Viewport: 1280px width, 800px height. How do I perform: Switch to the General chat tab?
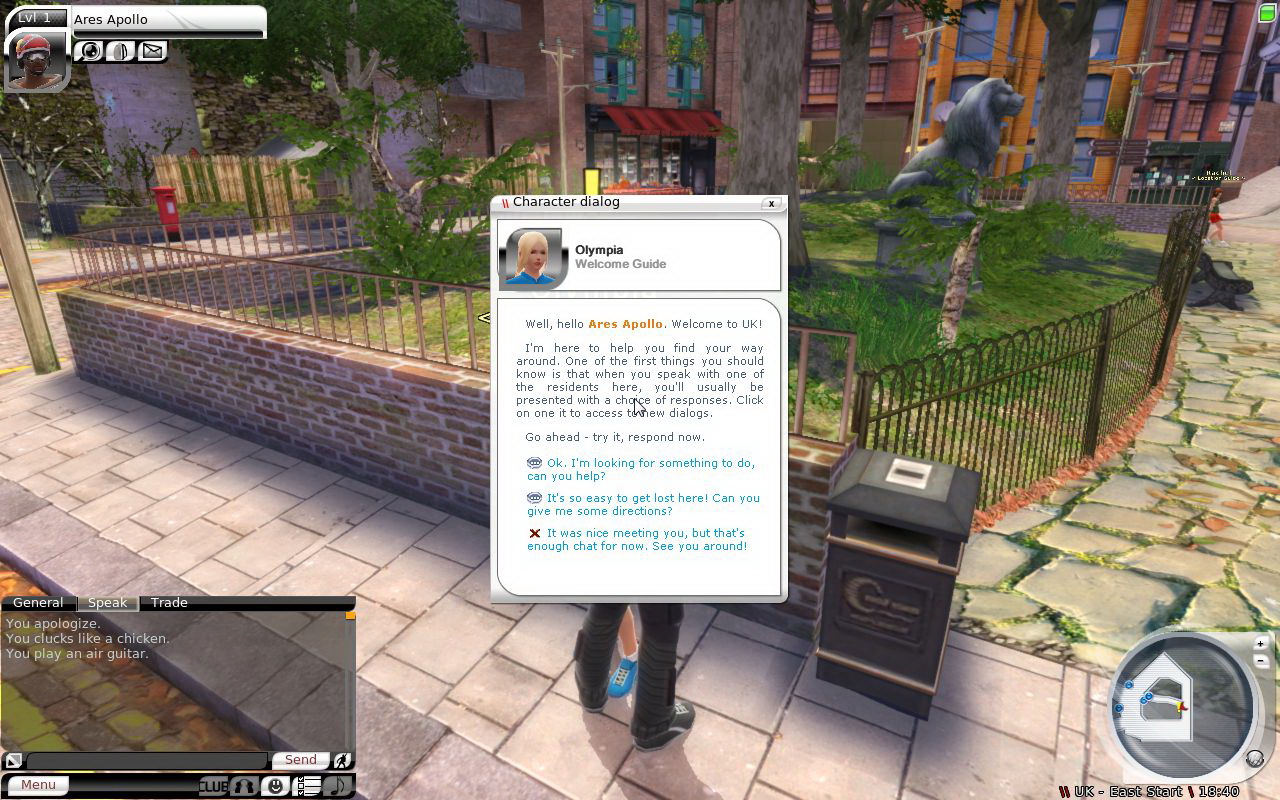coord(38,603)
